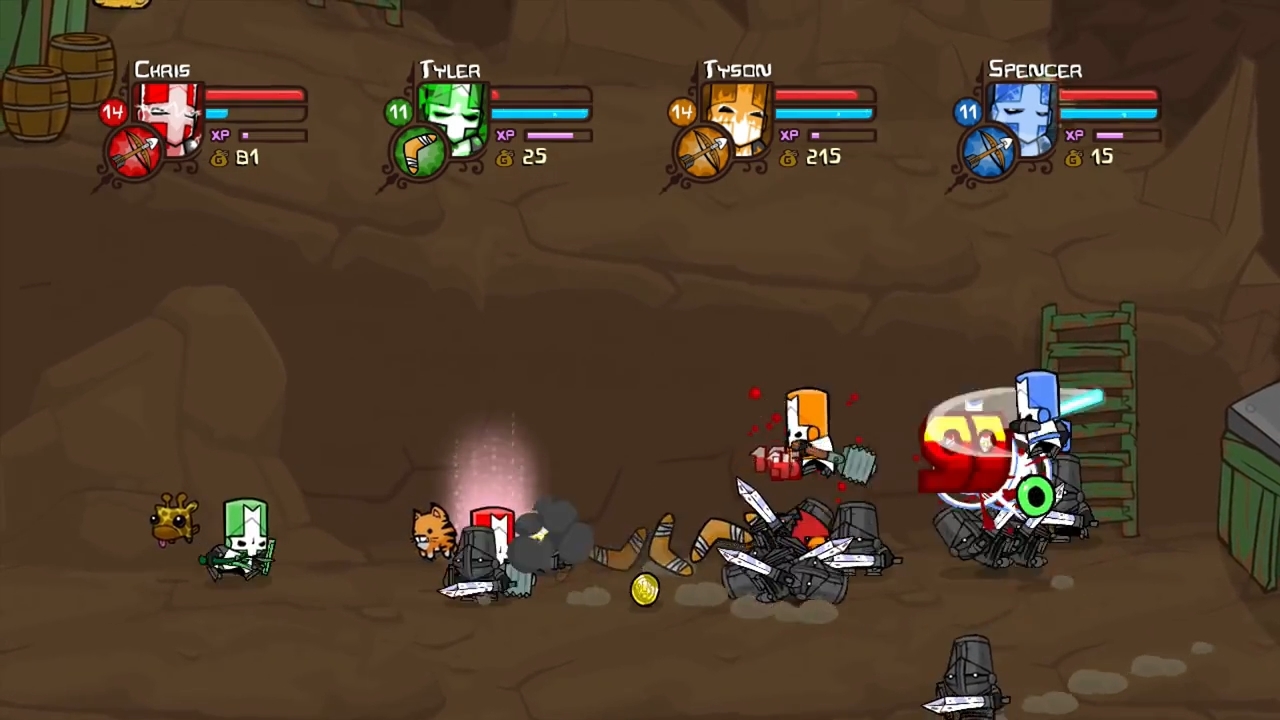Select Chris's red knight portrait
Viewport: 1280px width, 720px height.
pyautogui.click(x=172, y=116)
